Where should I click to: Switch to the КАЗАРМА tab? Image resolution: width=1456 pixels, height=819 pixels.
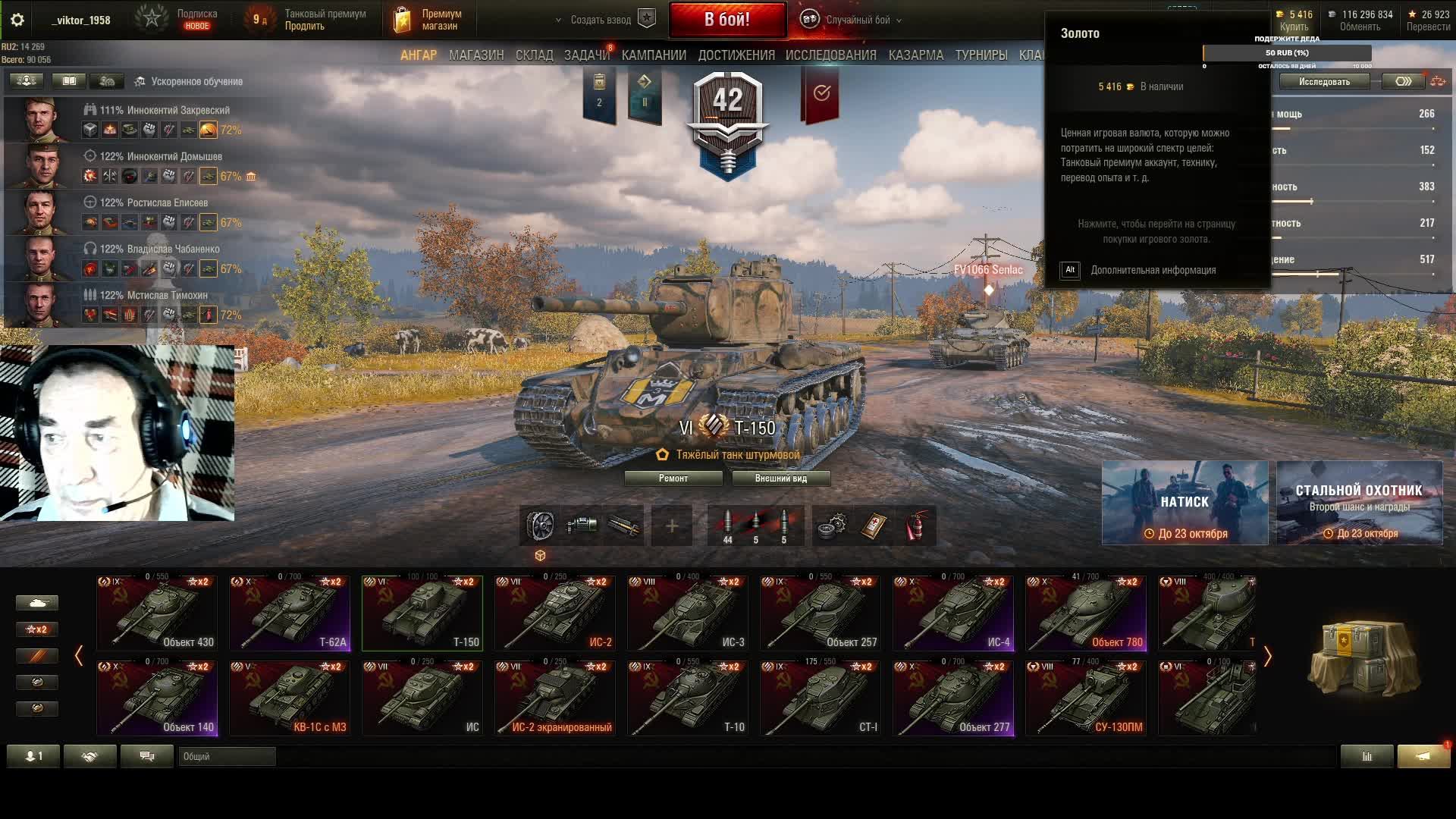point(915,55)
